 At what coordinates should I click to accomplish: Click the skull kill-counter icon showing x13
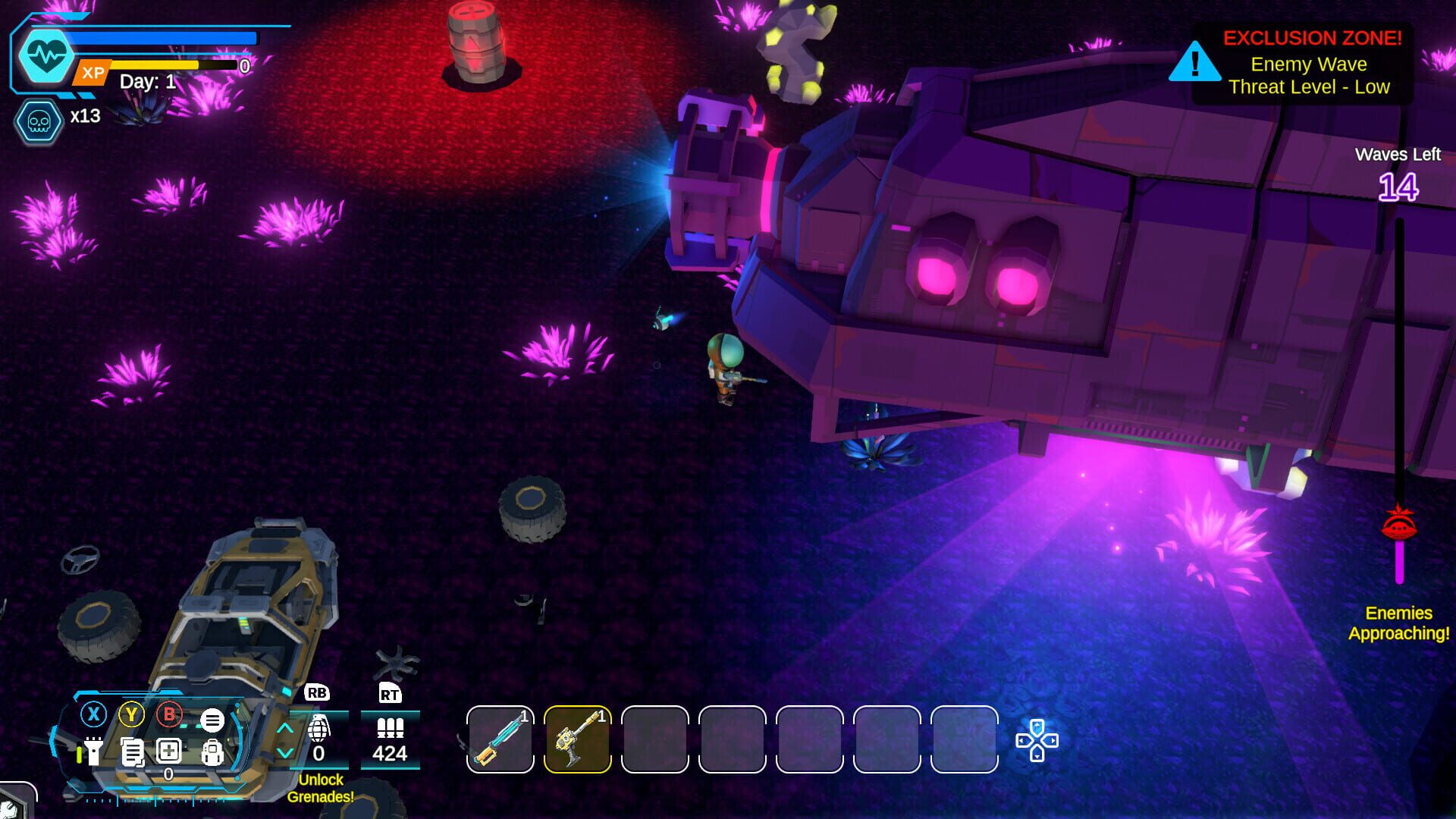(38, 120)
